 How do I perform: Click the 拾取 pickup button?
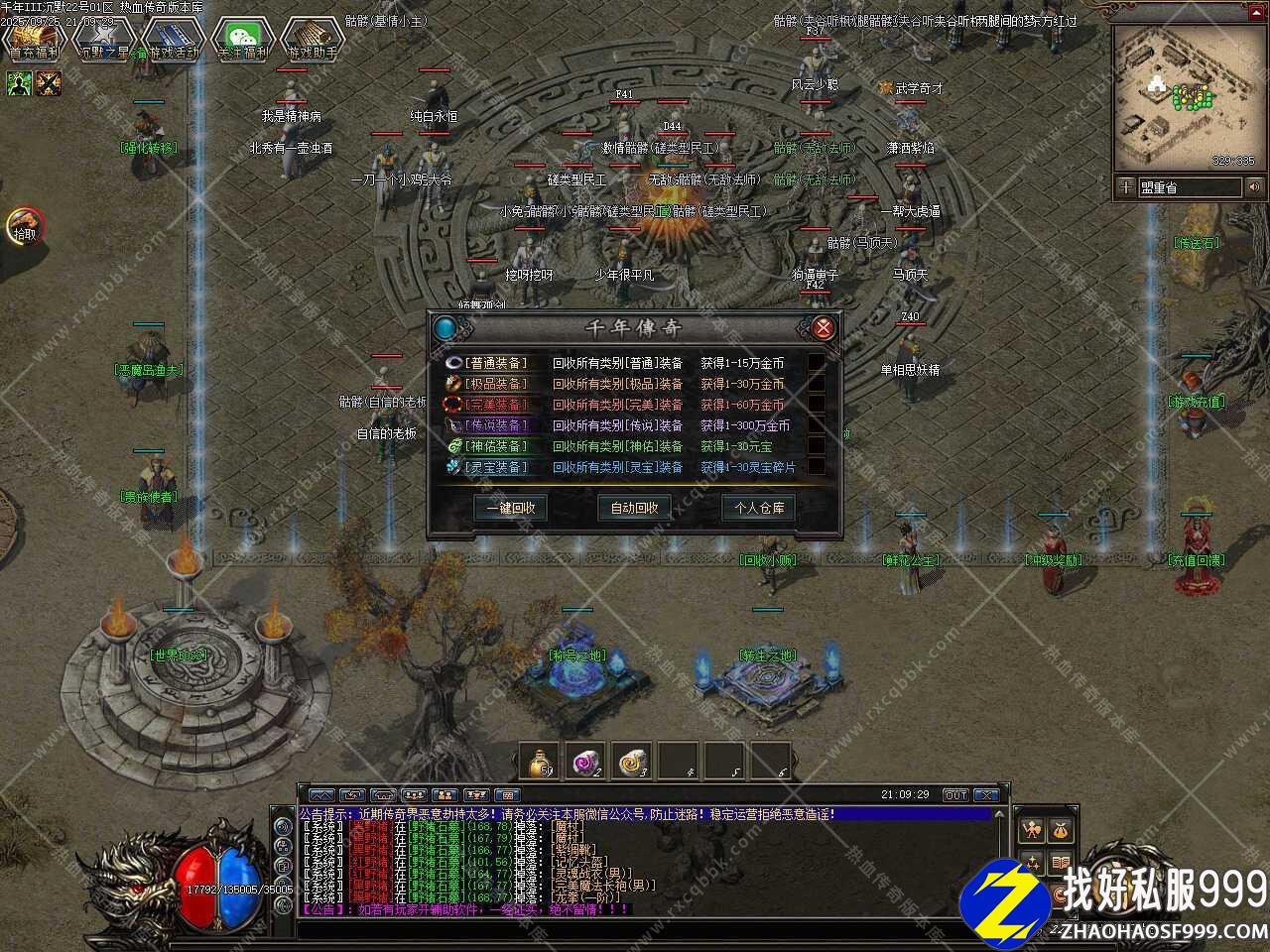pyautogui.click(x=24, y=226)
